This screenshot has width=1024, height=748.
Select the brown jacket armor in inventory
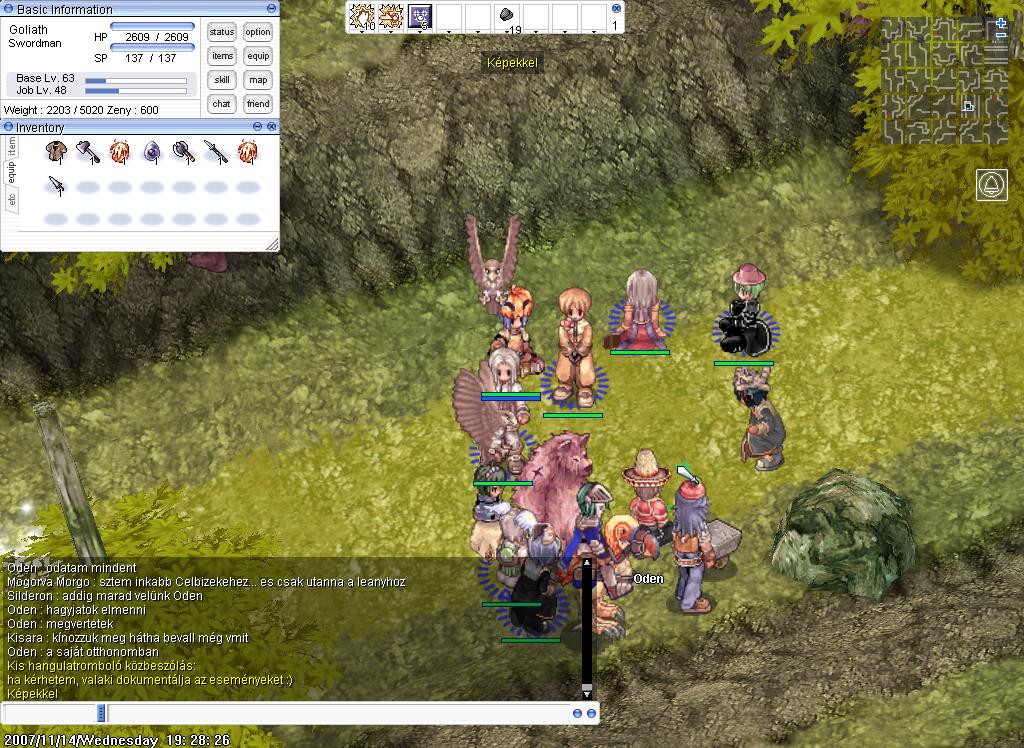click(56, 151)
